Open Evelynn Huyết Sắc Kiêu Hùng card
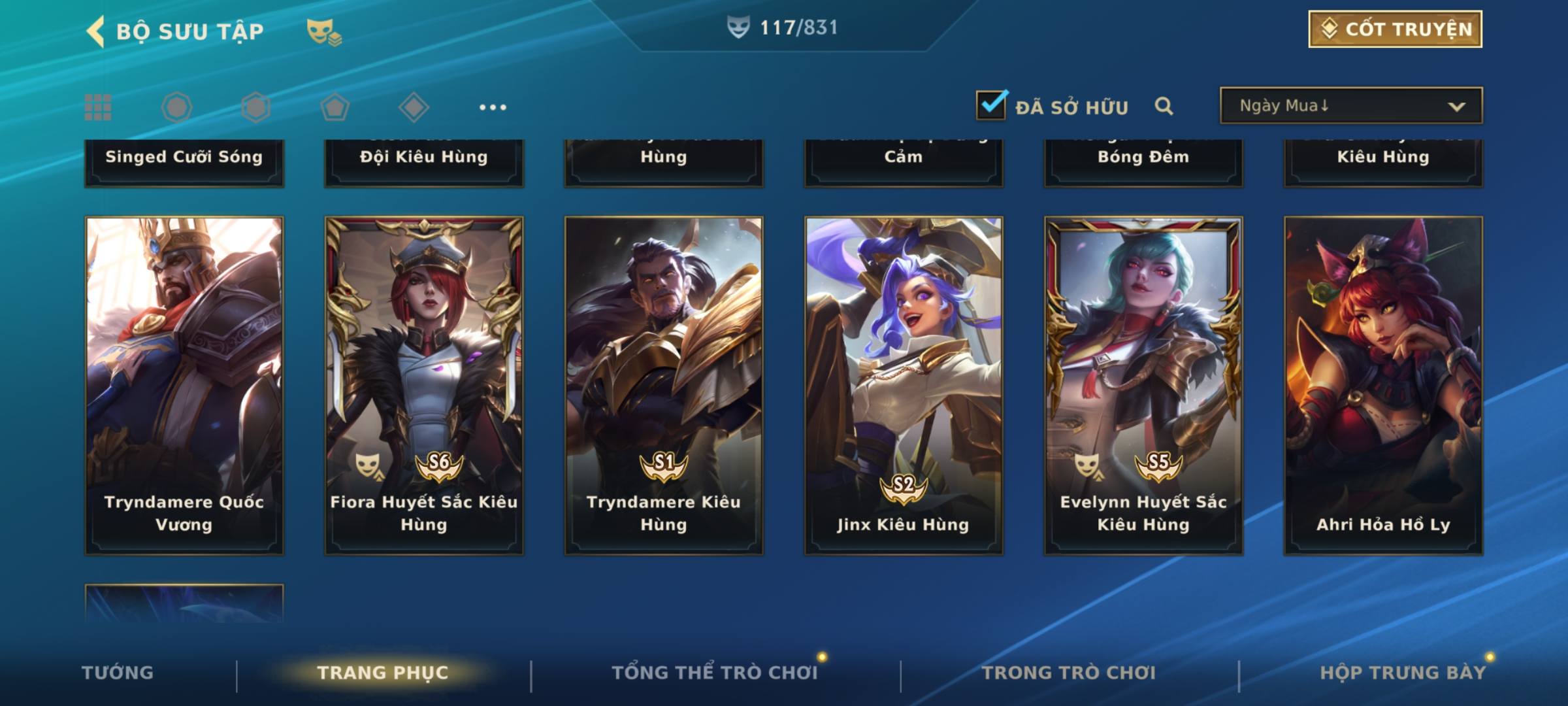 coord(1143,386)
